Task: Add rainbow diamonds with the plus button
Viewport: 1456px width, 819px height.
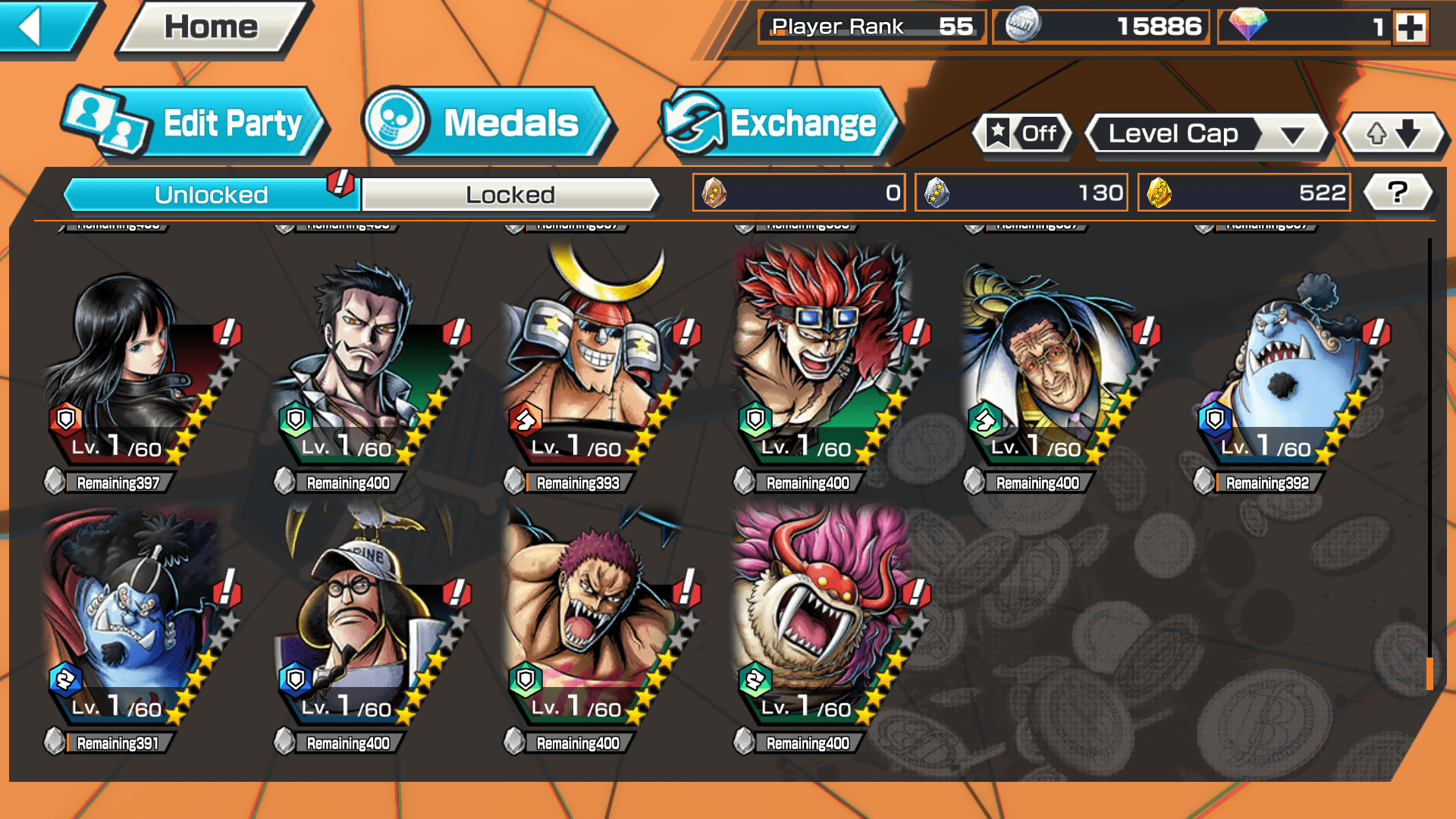Action: tap(1410, 28)
